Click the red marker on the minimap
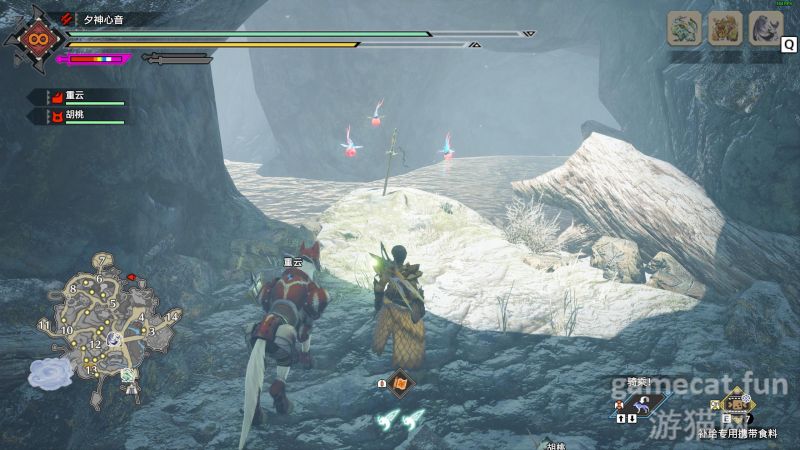Image resolution: width=800 pixels, height=450 pixels. [130, 276]
